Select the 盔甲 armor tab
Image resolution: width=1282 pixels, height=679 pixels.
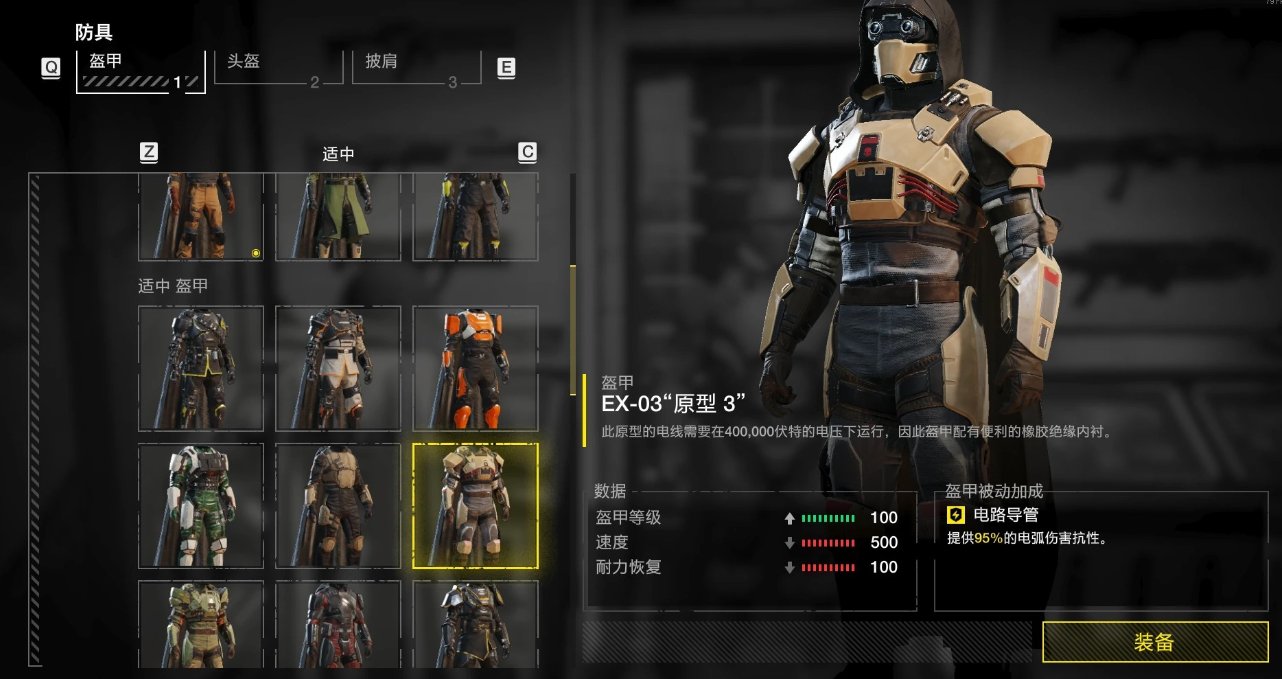140,70
